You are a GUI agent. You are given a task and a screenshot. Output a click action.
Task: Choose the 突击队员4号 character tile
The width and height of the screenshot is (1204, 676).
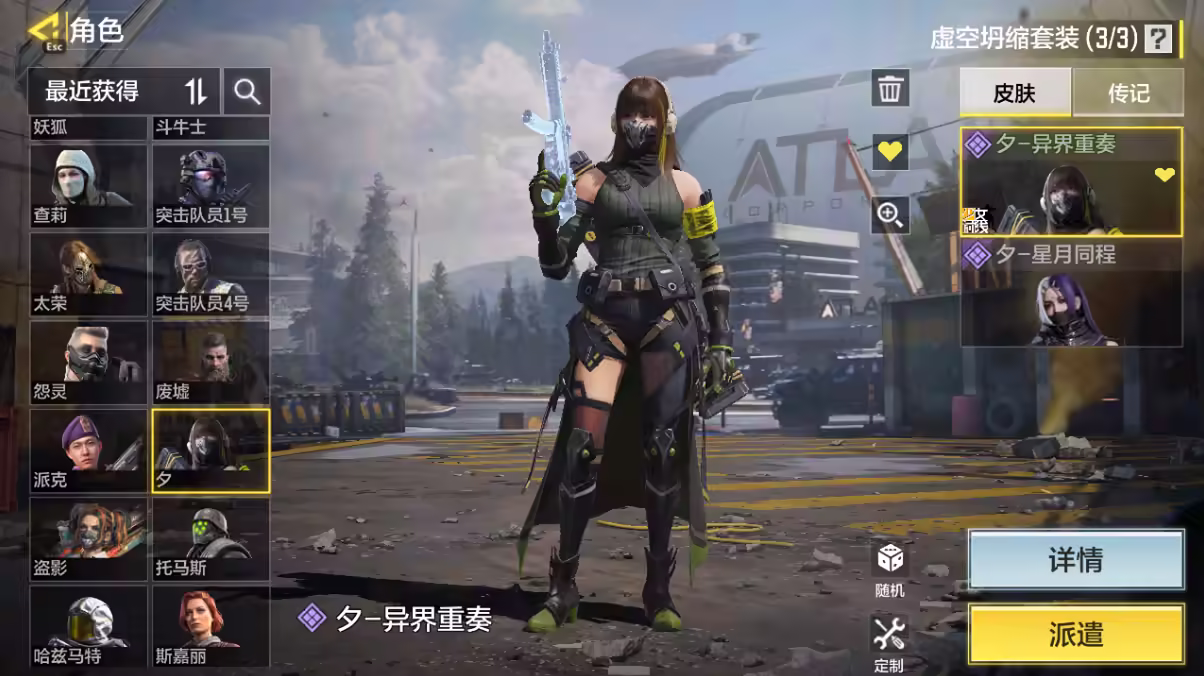(x=210, y=274)
